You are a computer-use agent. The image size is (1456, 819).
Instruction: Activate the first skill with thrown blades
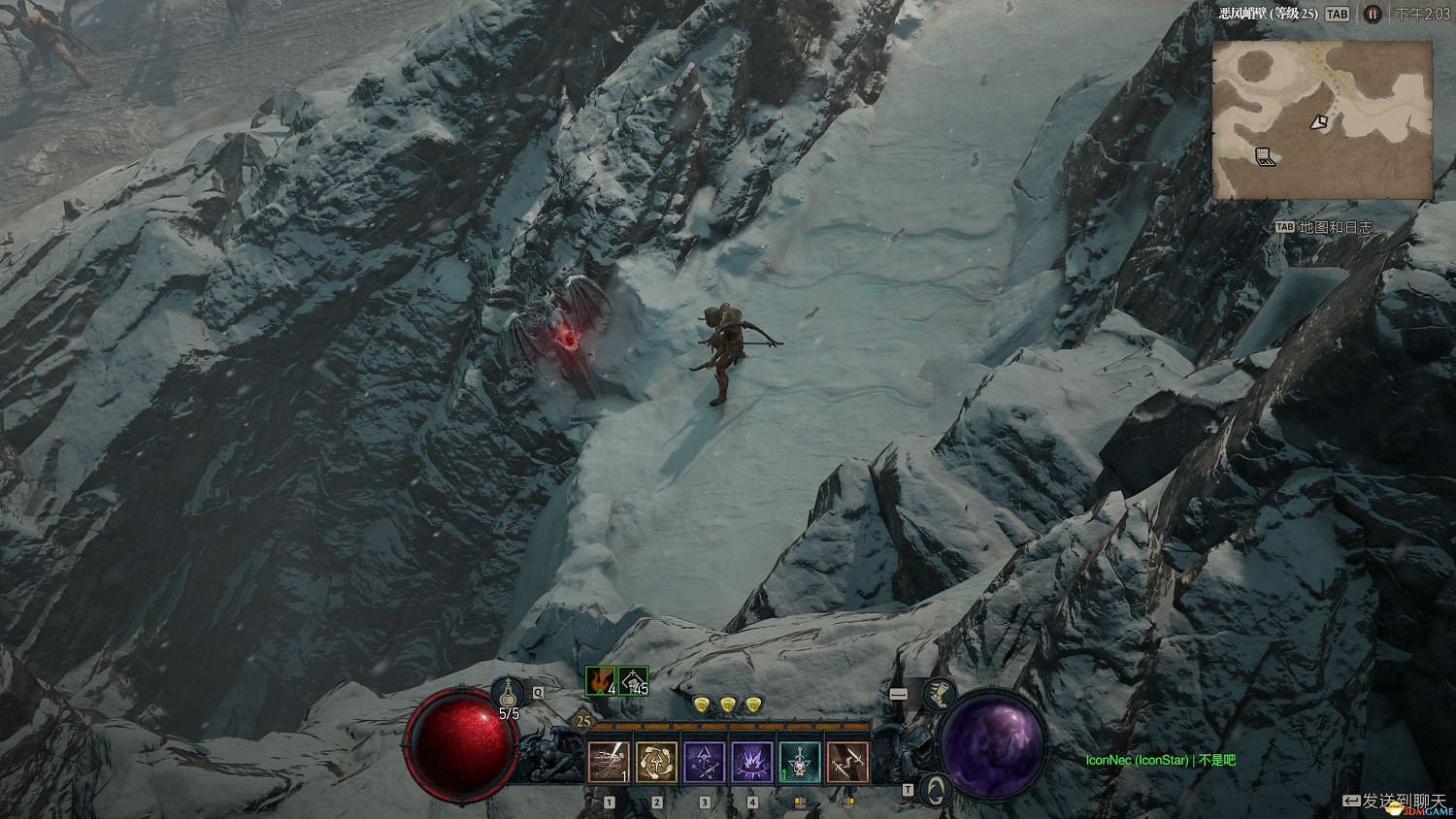pyautogui.click(x=609, y=763)
